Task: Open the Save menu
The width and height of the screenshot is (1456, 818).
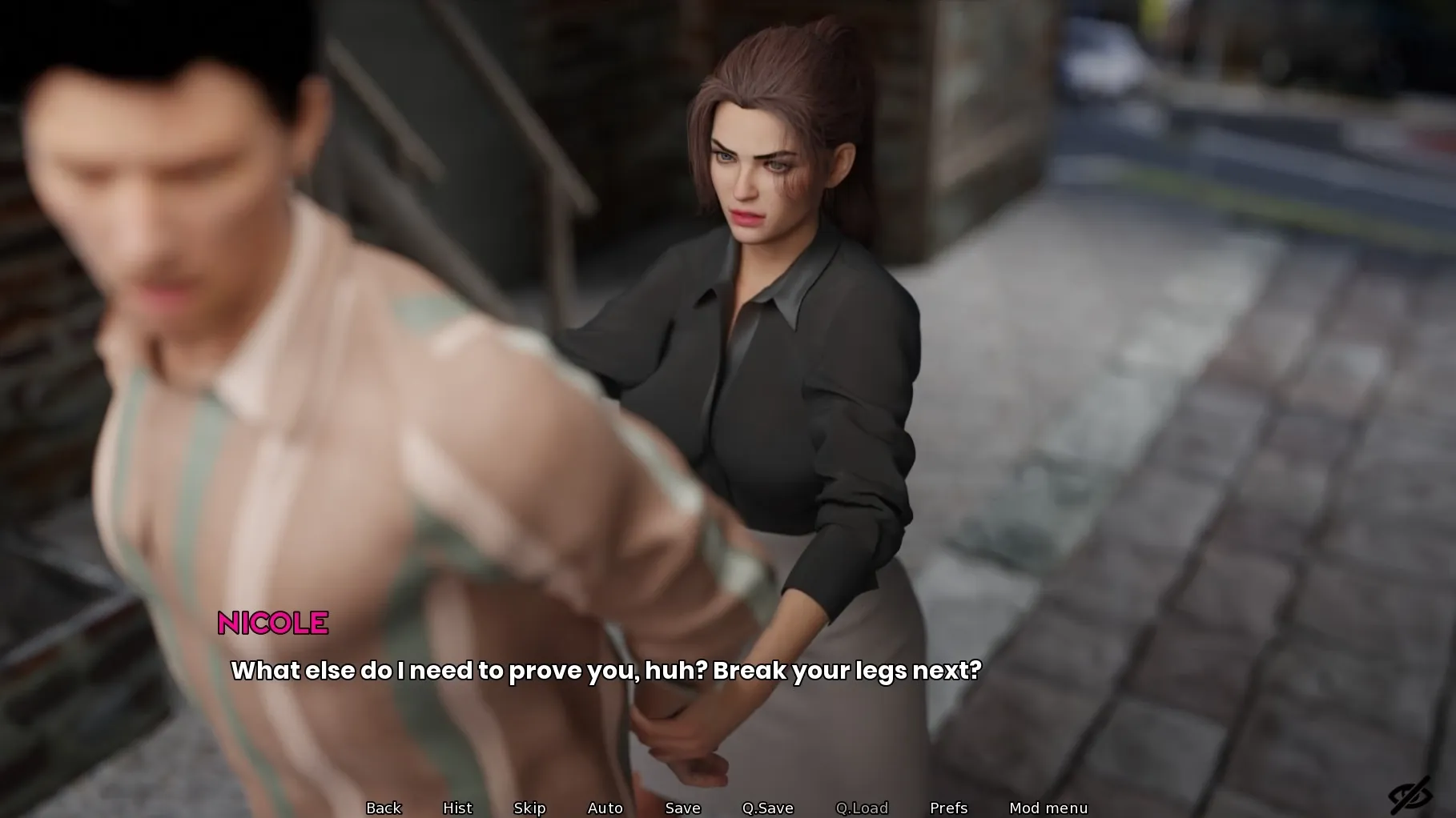Action: pyautogui.click(x=682, y=808)
